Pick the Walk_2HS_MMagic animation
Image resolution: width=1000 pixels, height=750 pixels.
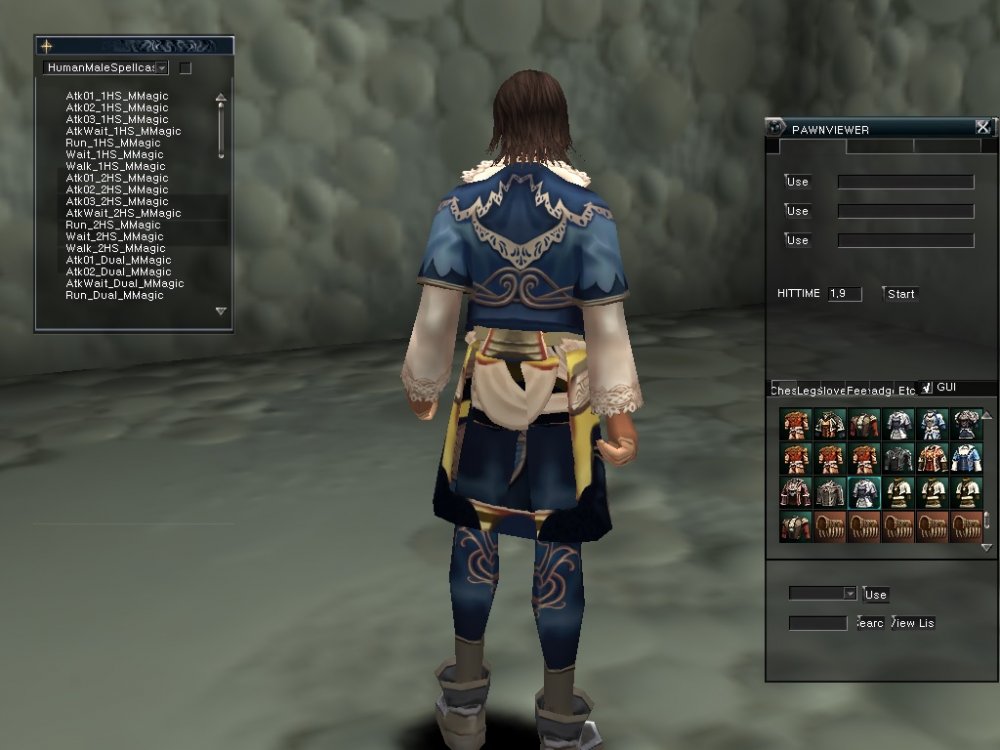pos(115,248)
